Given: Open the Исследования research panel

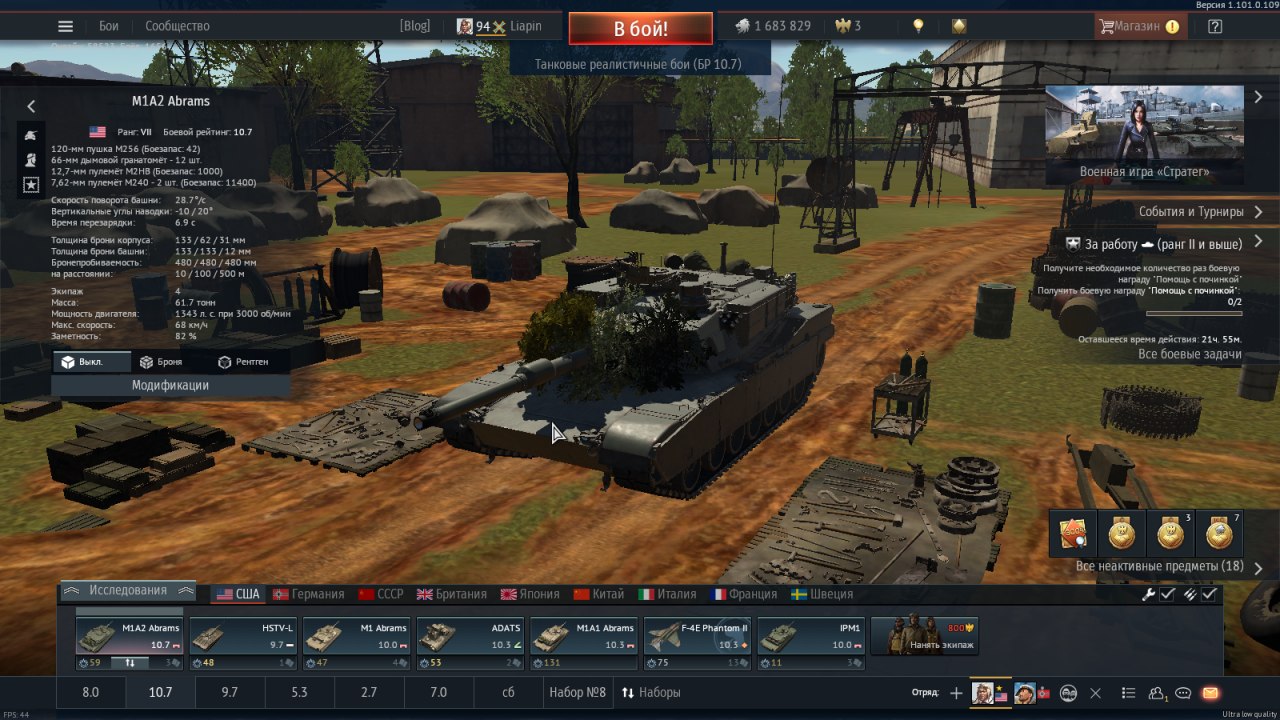Looking at the screenshot, I should tap(127, 590).
